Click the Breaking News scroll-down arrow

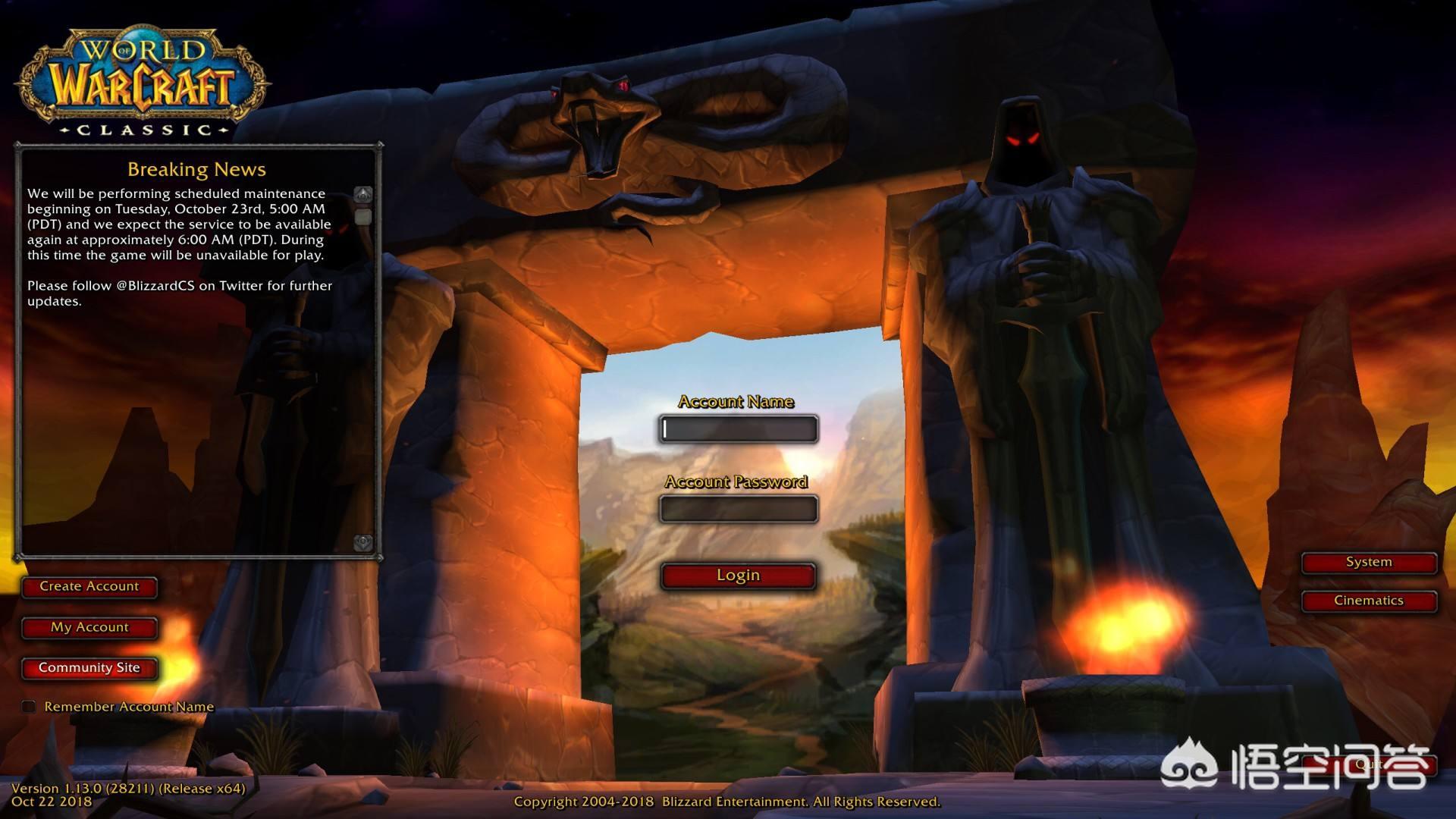pyautogui.click(x=363, y=542)
